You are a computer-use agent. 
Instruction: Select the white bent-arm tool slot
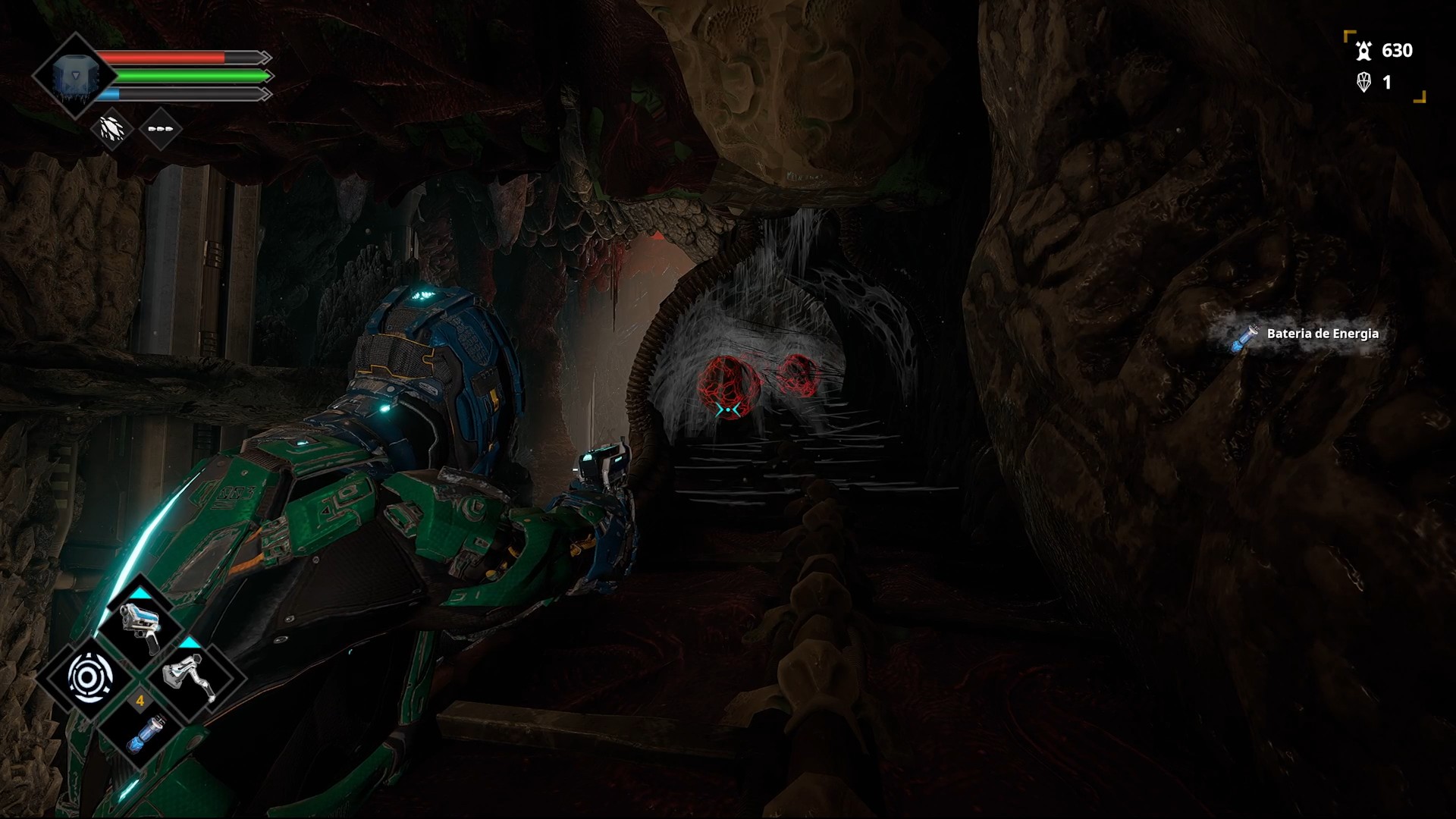[x=190, y=677]
